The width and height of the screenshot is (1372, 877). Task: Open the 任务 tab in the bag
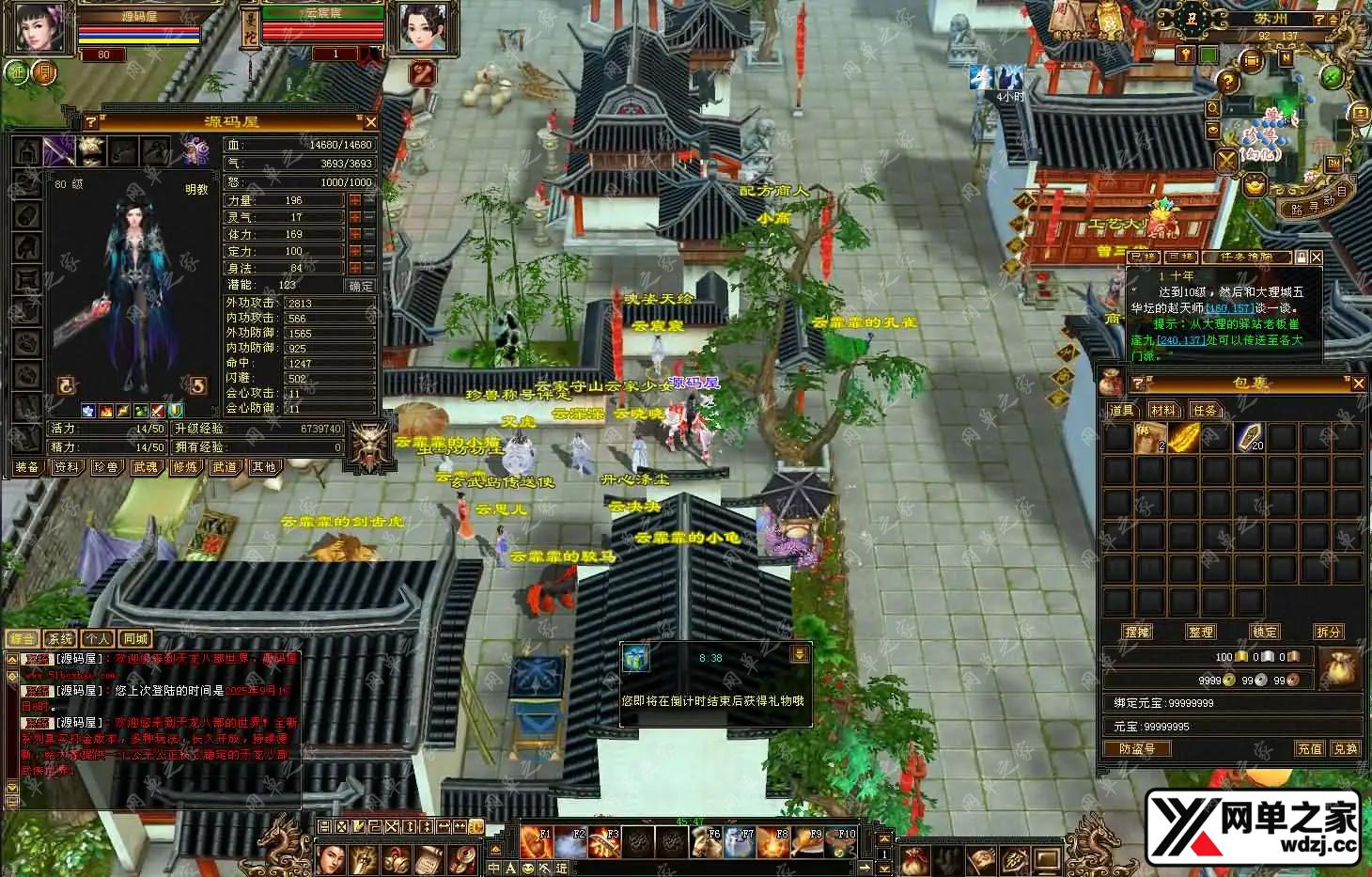tap(1205, 410)
